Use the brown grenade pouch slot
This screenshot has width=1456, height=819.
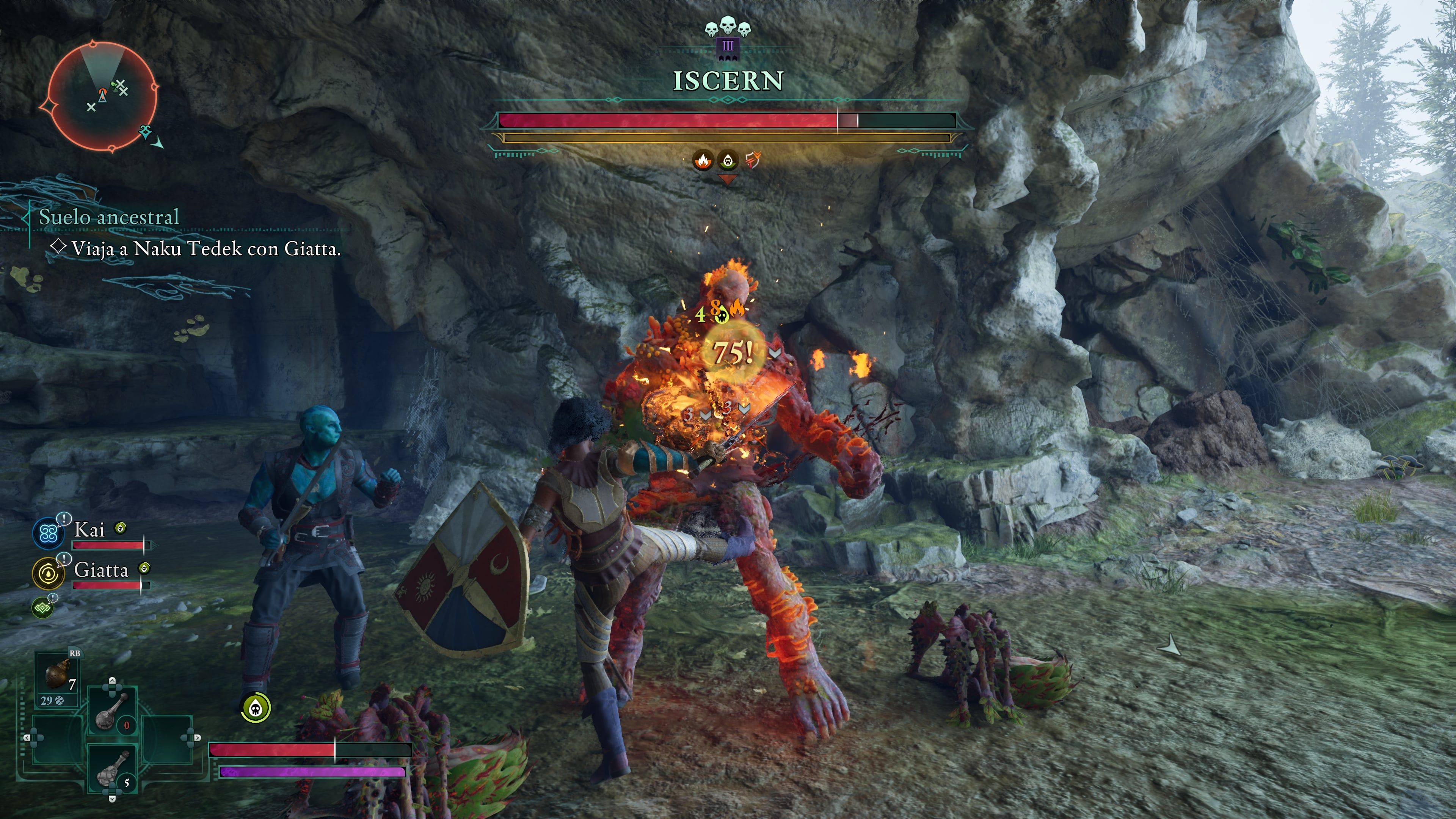click(x=57, y=676)
